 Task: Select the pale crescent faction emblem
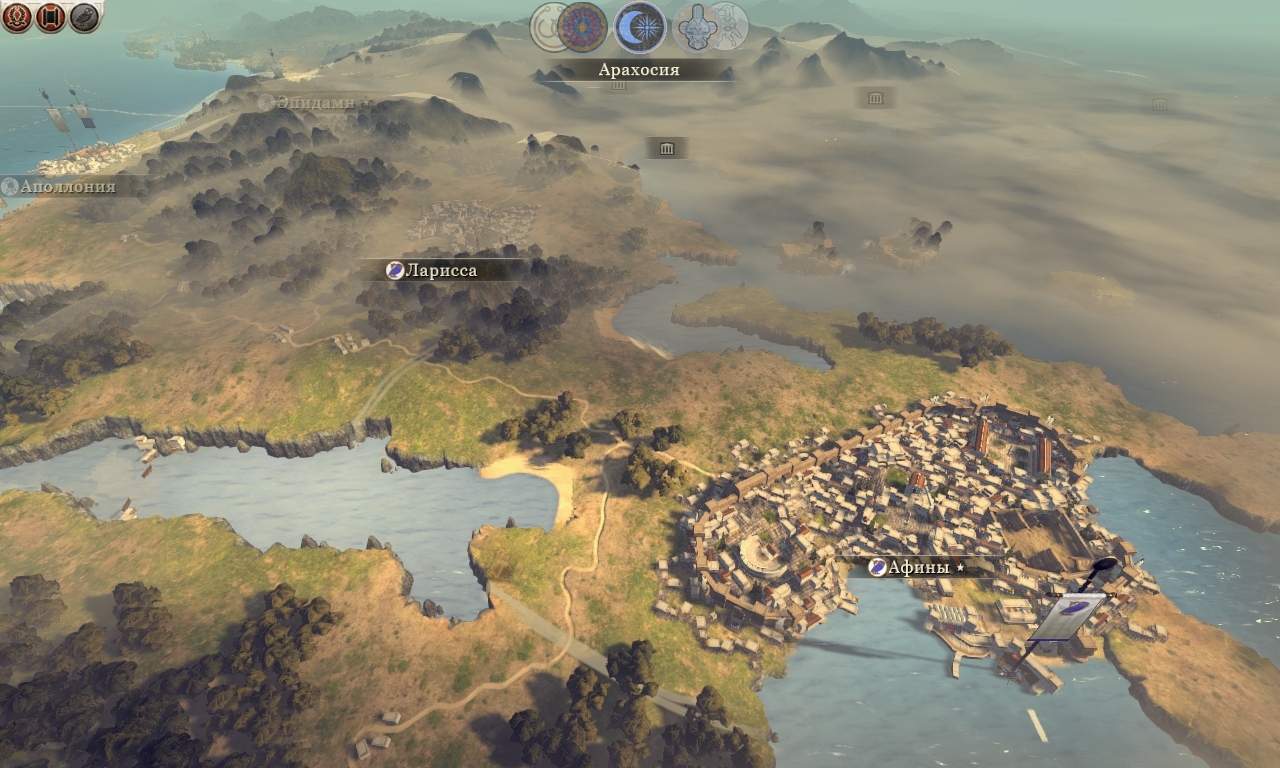click(x=546, y=26)
